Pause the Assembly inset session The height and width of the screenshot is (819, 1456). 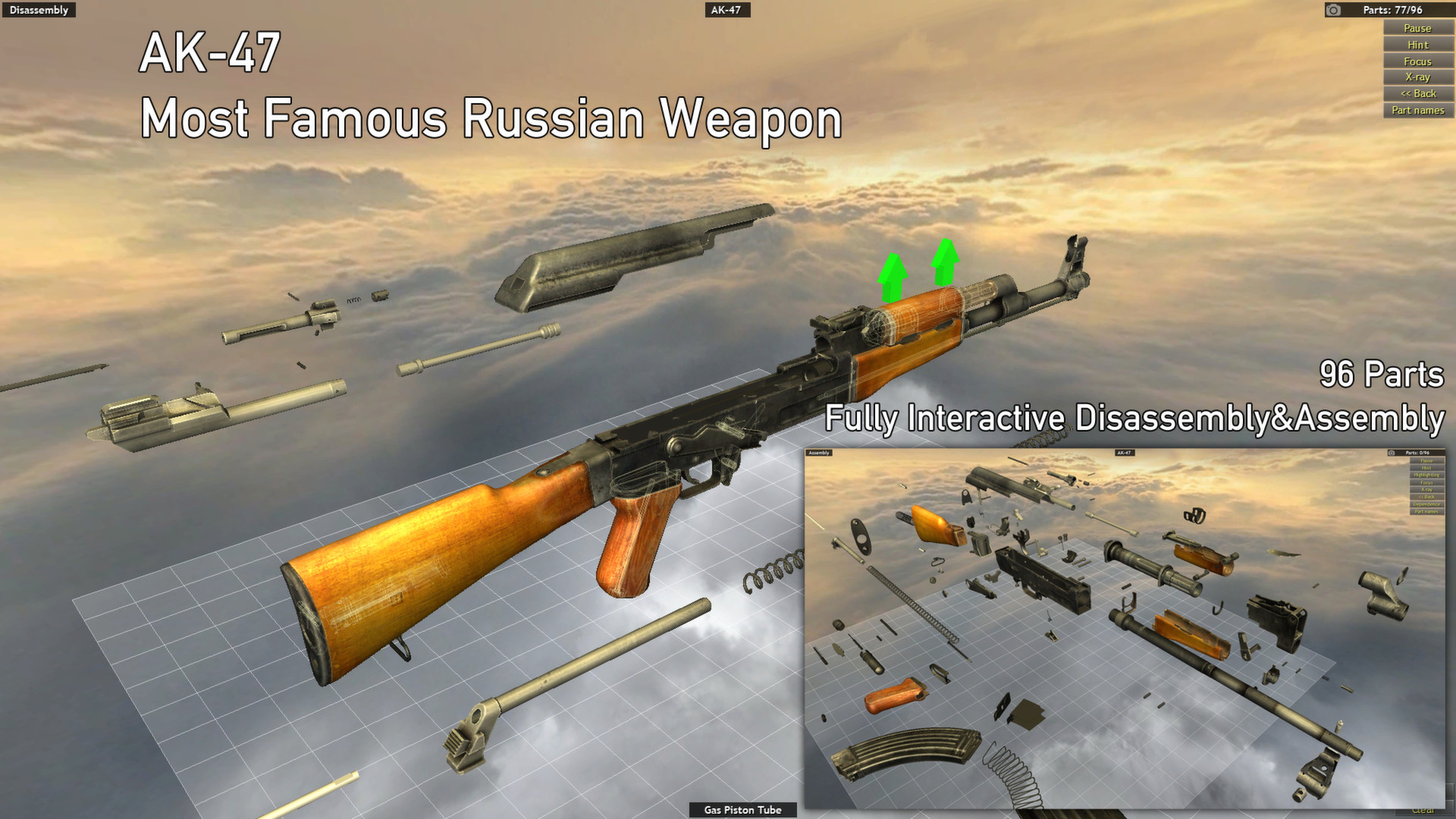point(1427,461)
